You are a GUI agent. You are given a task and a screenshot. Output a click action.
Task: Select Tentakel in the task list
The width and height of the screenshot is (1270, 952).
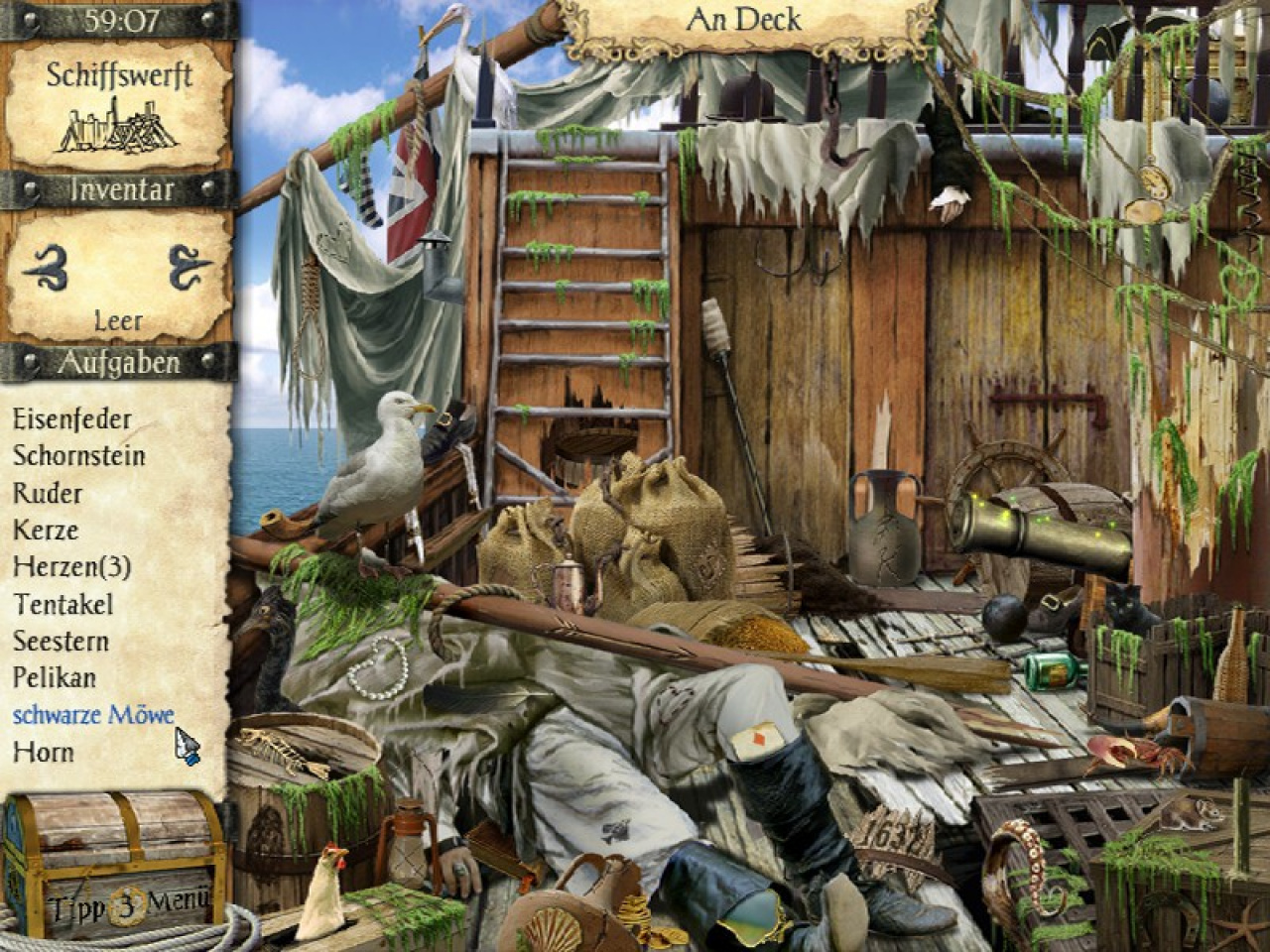click(x=63, y=604)
